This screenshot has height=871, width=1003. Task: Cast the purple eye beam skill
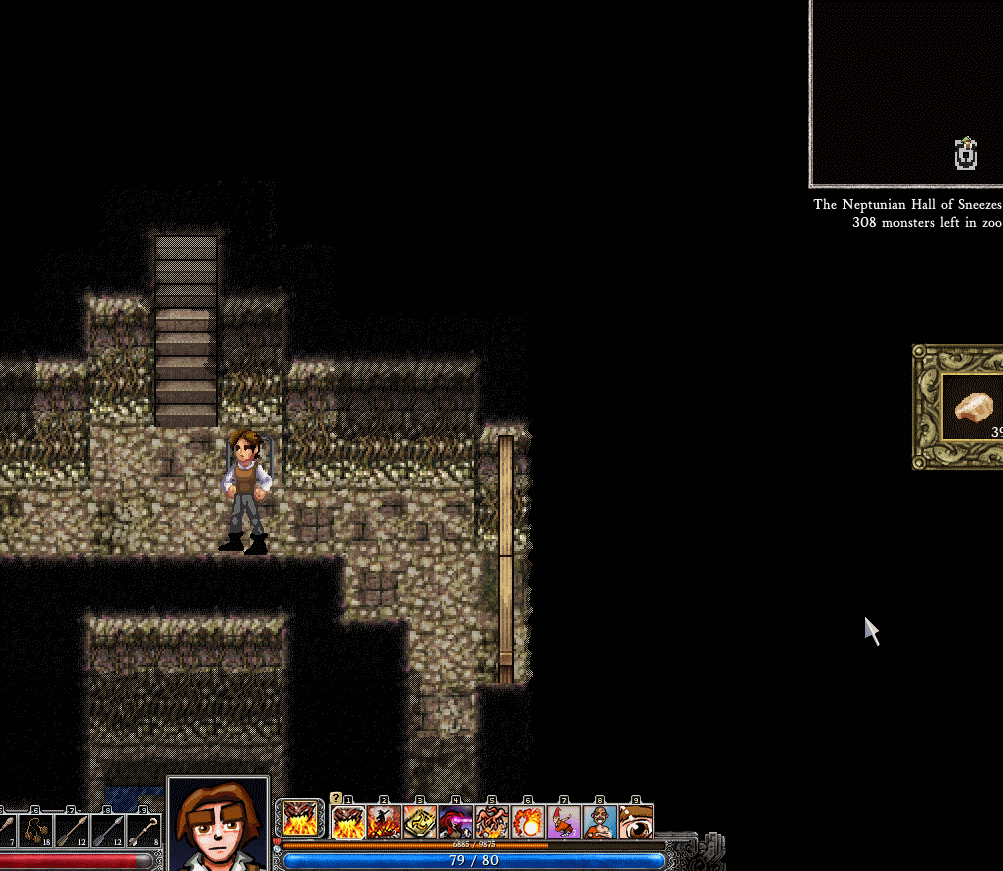coord(456,822)
